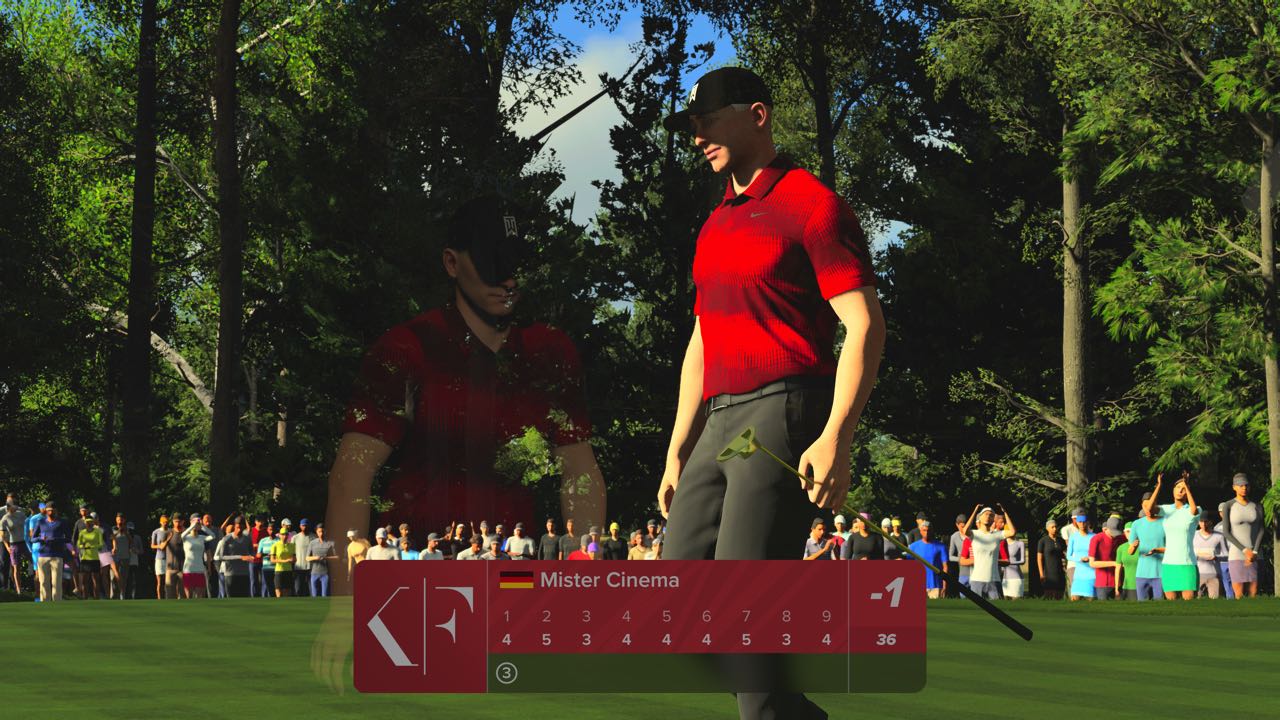Select the German flag next to Mister Cinema

pos(516,578)
